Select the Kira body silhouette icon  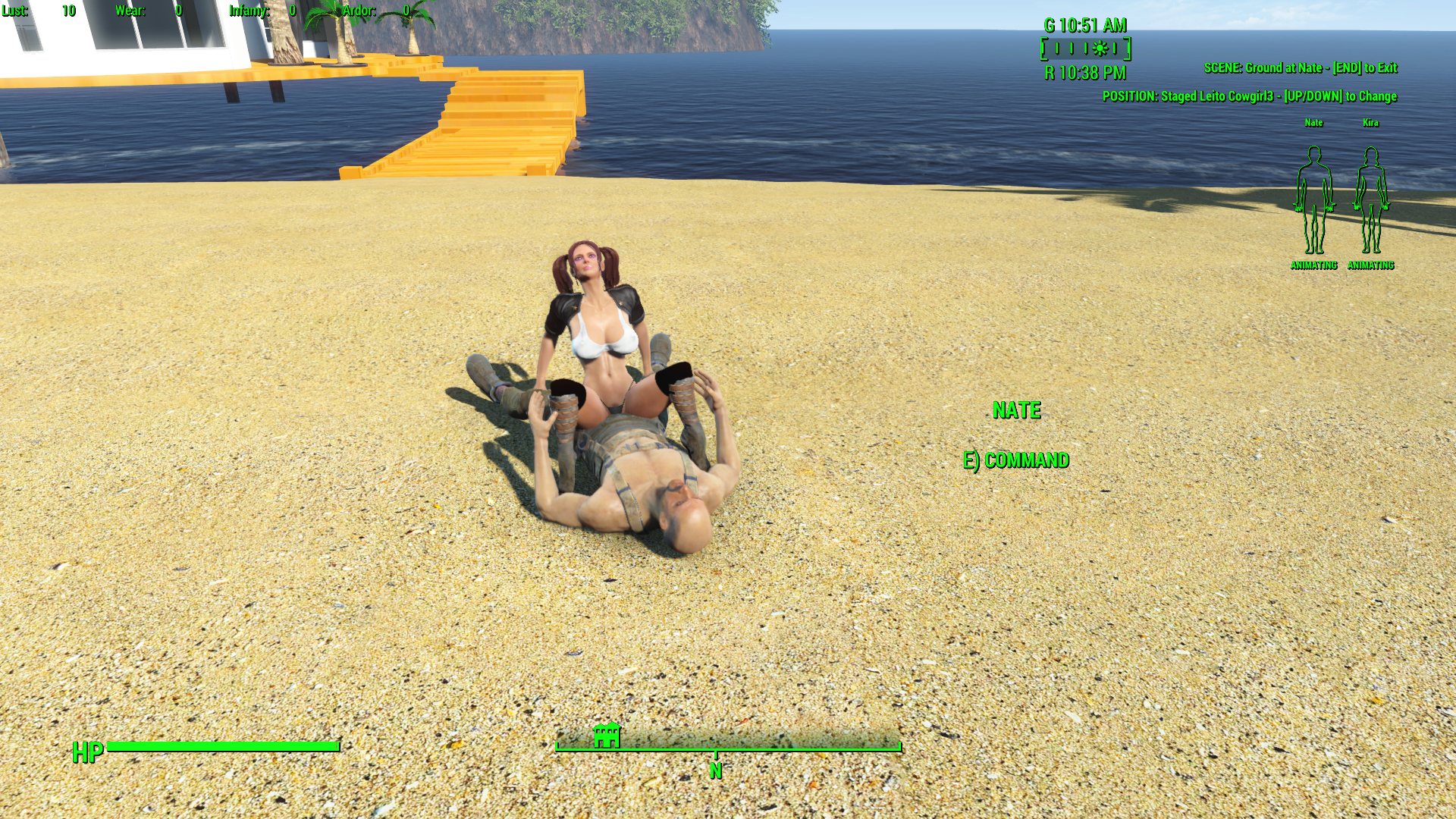1370,200
